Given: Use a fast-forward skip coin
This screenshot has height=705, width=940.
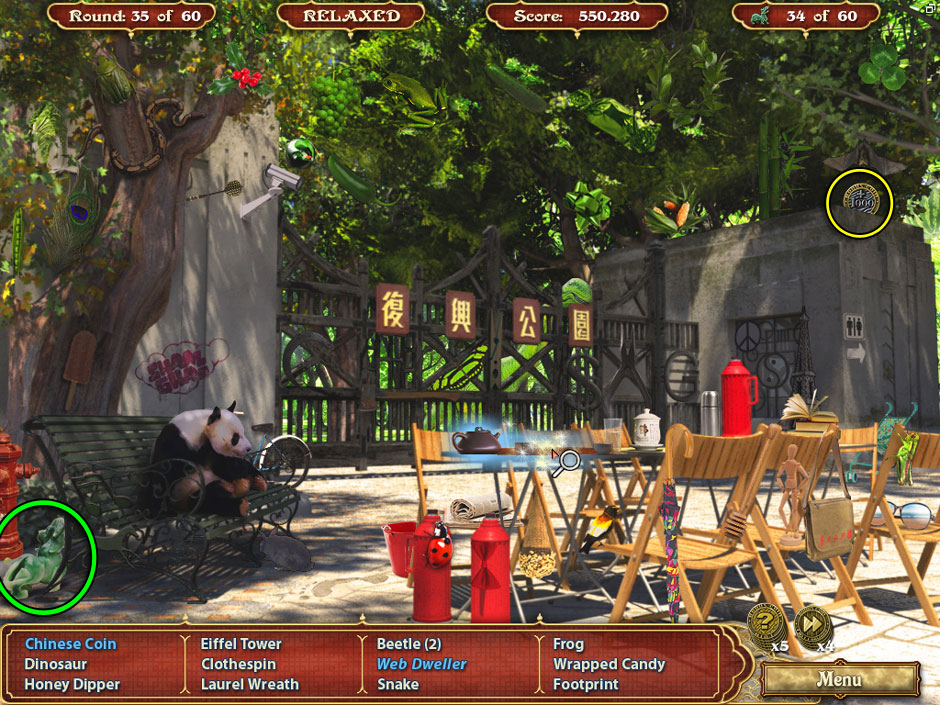Looking at the screenshot, I should (811, 625).
